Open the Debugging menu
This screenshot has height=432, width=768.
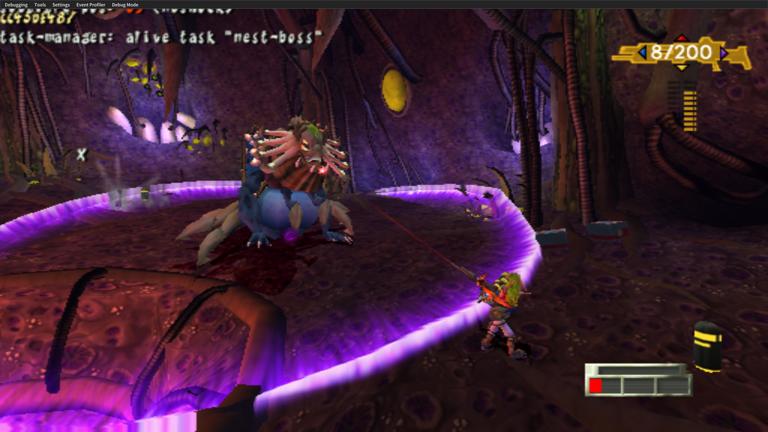coord(16,5)
